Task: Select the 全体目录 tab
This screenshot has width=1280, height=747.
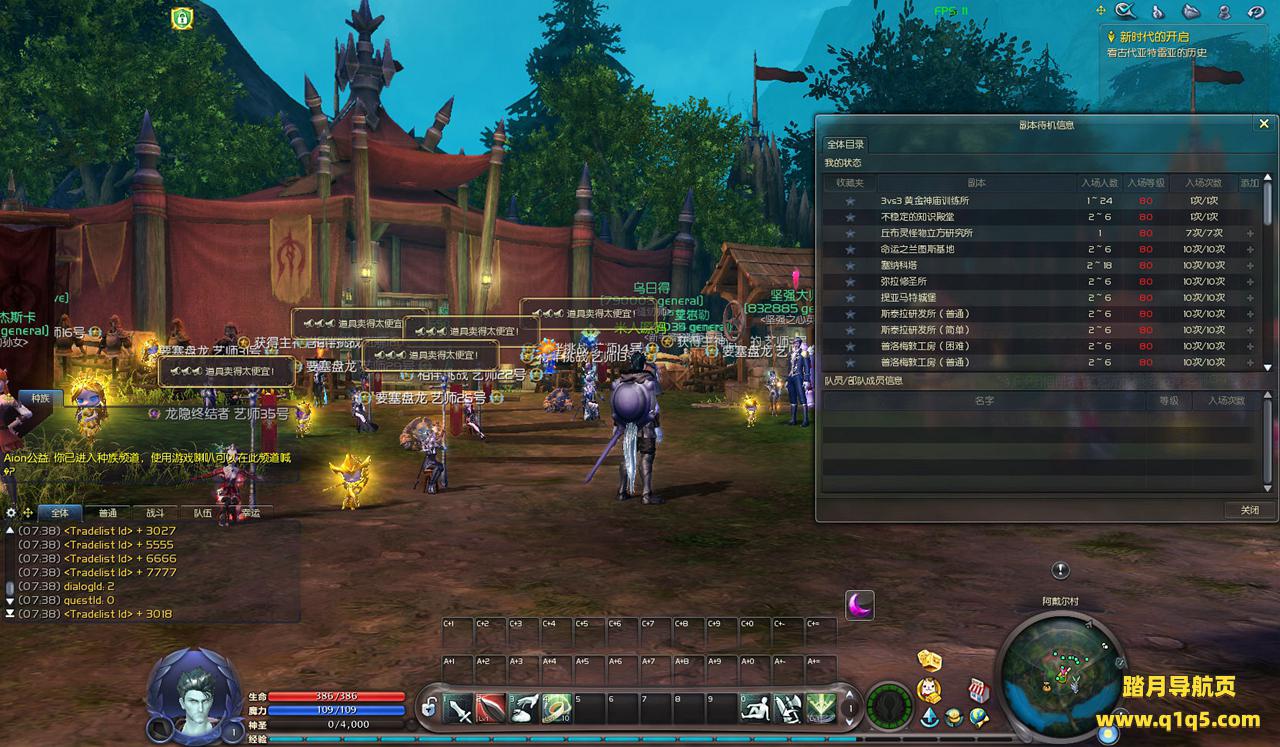Action: (845, 144)
